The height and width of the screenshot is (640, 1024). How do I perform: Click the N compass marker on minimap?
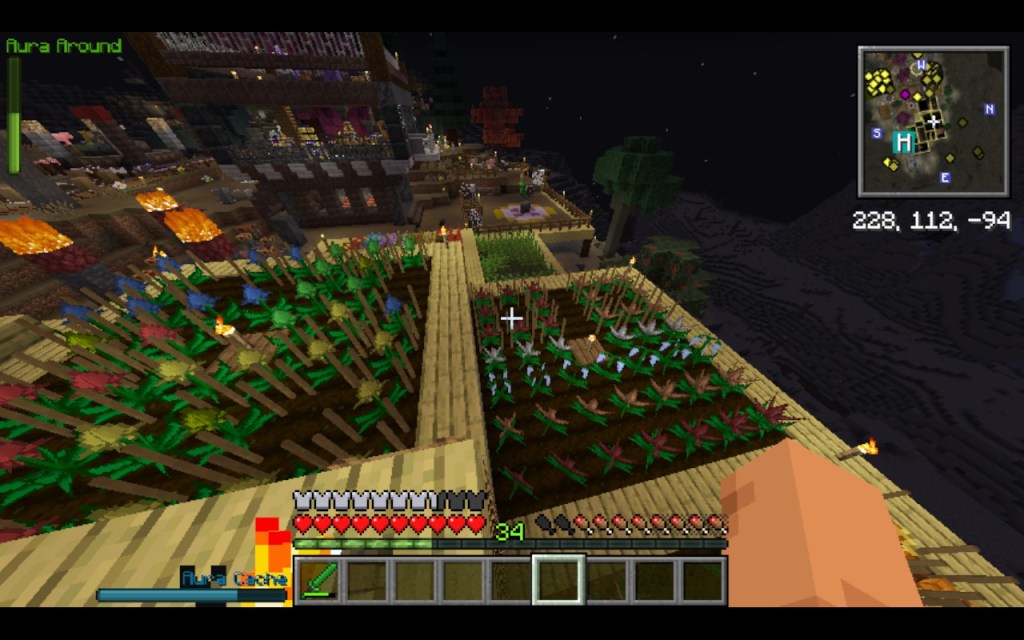(x=989, y=109)
